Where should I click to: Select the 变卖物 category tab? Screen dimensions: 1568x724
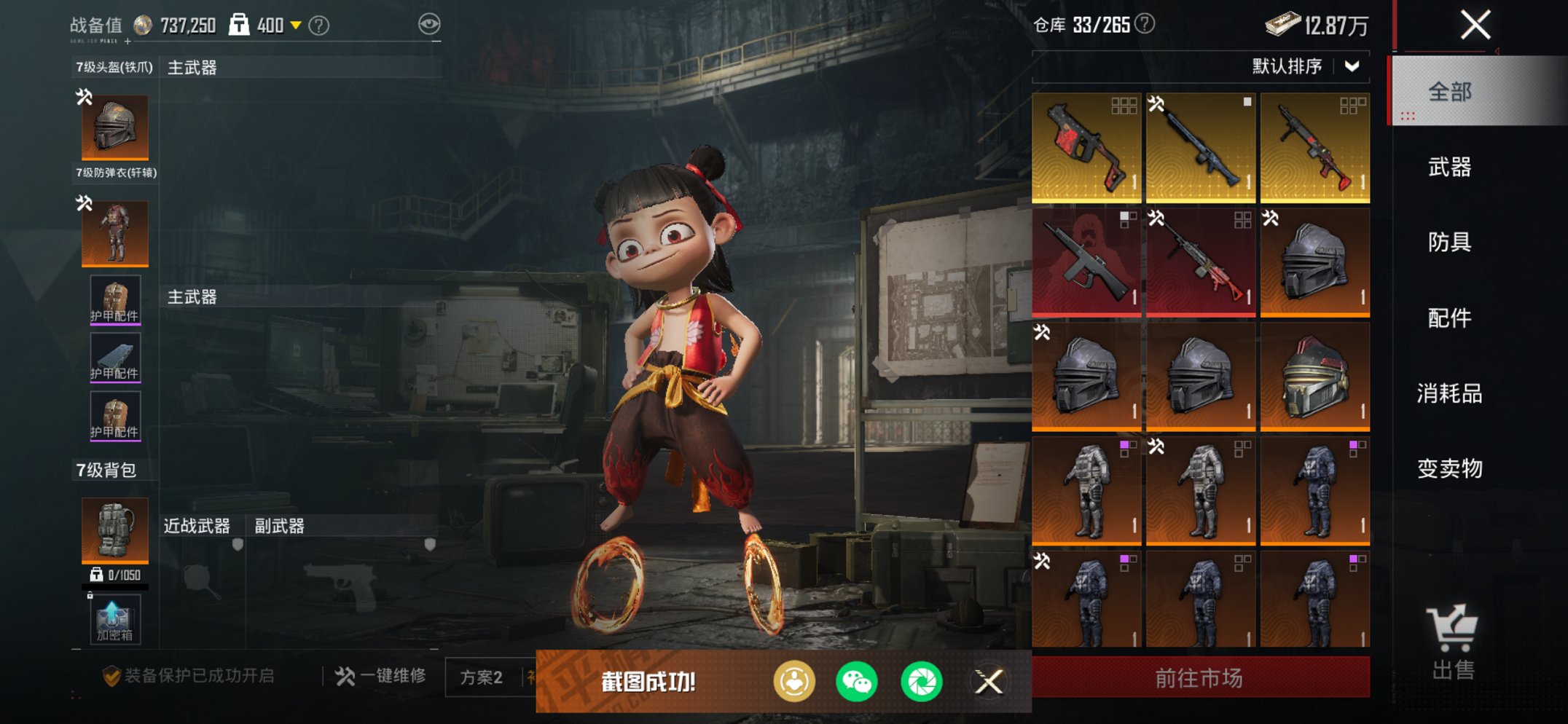pos(1449,468)
